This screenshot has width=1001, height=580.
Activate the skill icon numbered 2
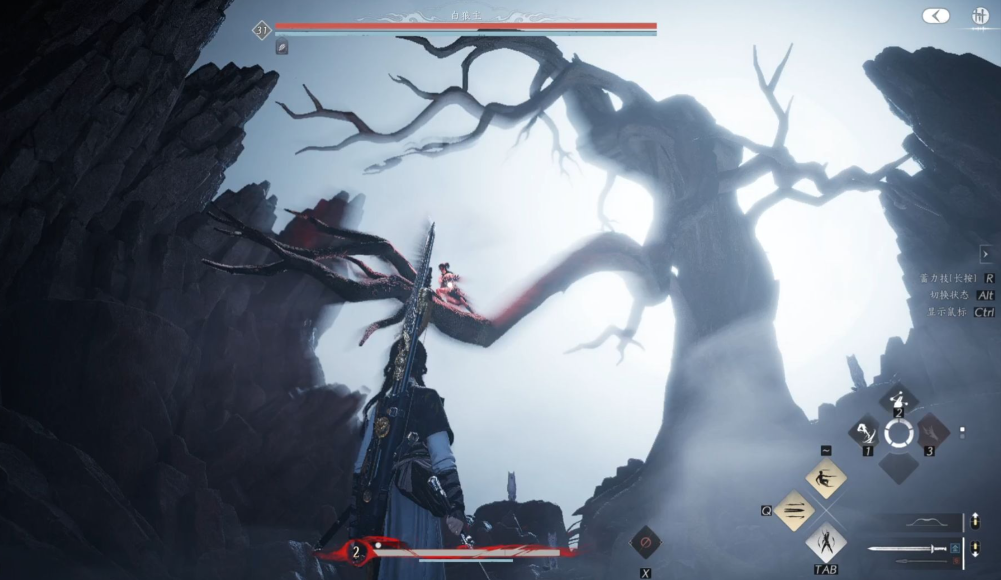click(x=899, y=399)
